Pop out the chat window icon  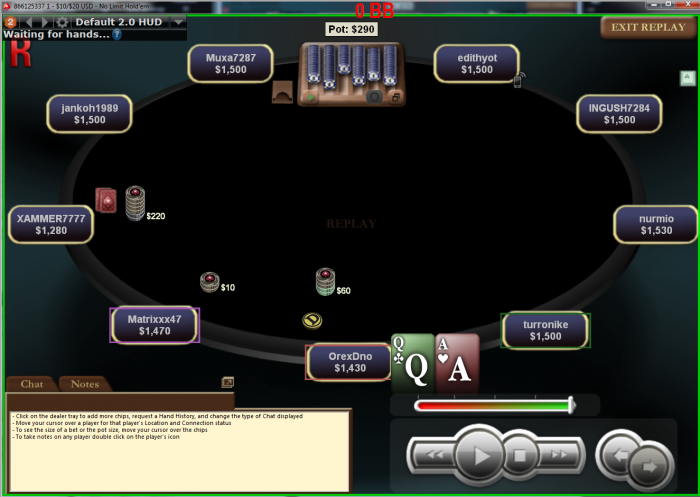pyautogui.click(x=228, y=382)
